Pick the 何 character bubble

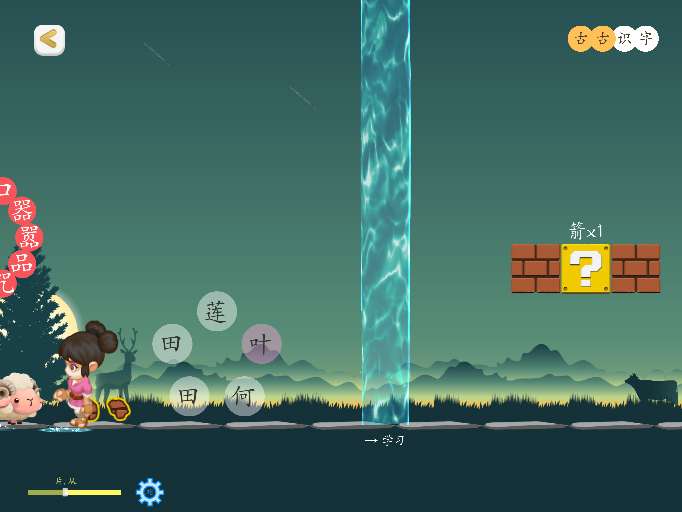pyautogui.click(x=244, y=396)
